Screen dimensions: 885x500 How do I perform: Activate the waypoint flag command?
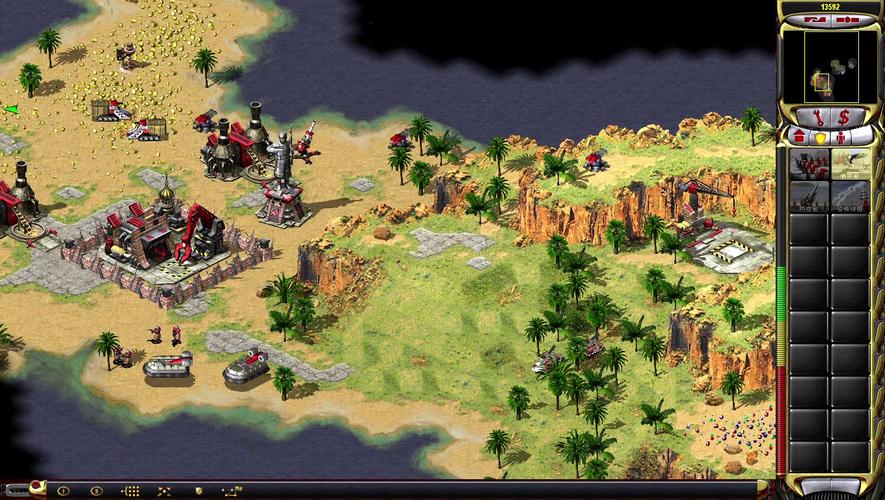(x=232, y=491)
